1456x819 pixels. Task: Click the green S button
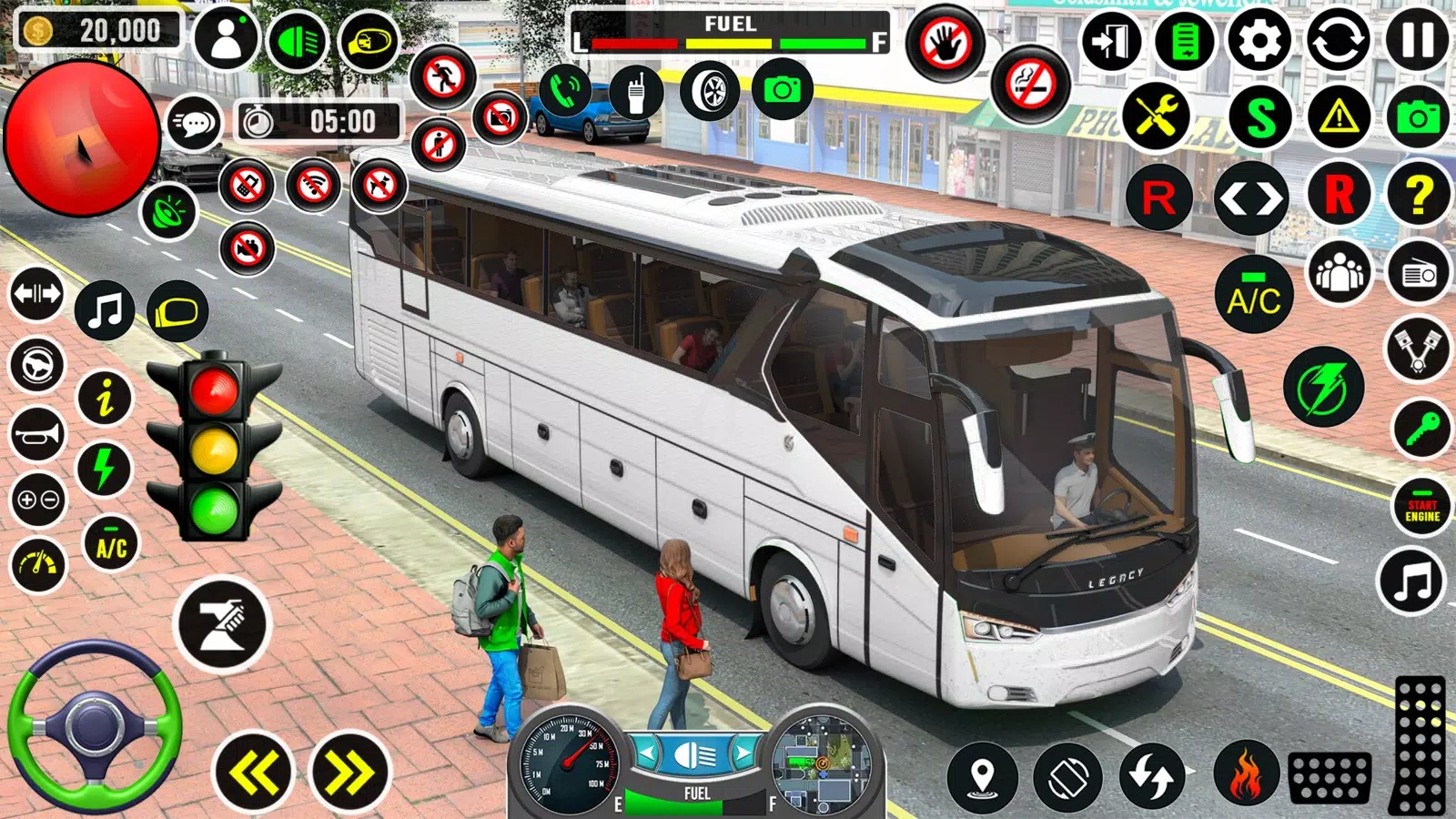click(x=1260, y=117)
